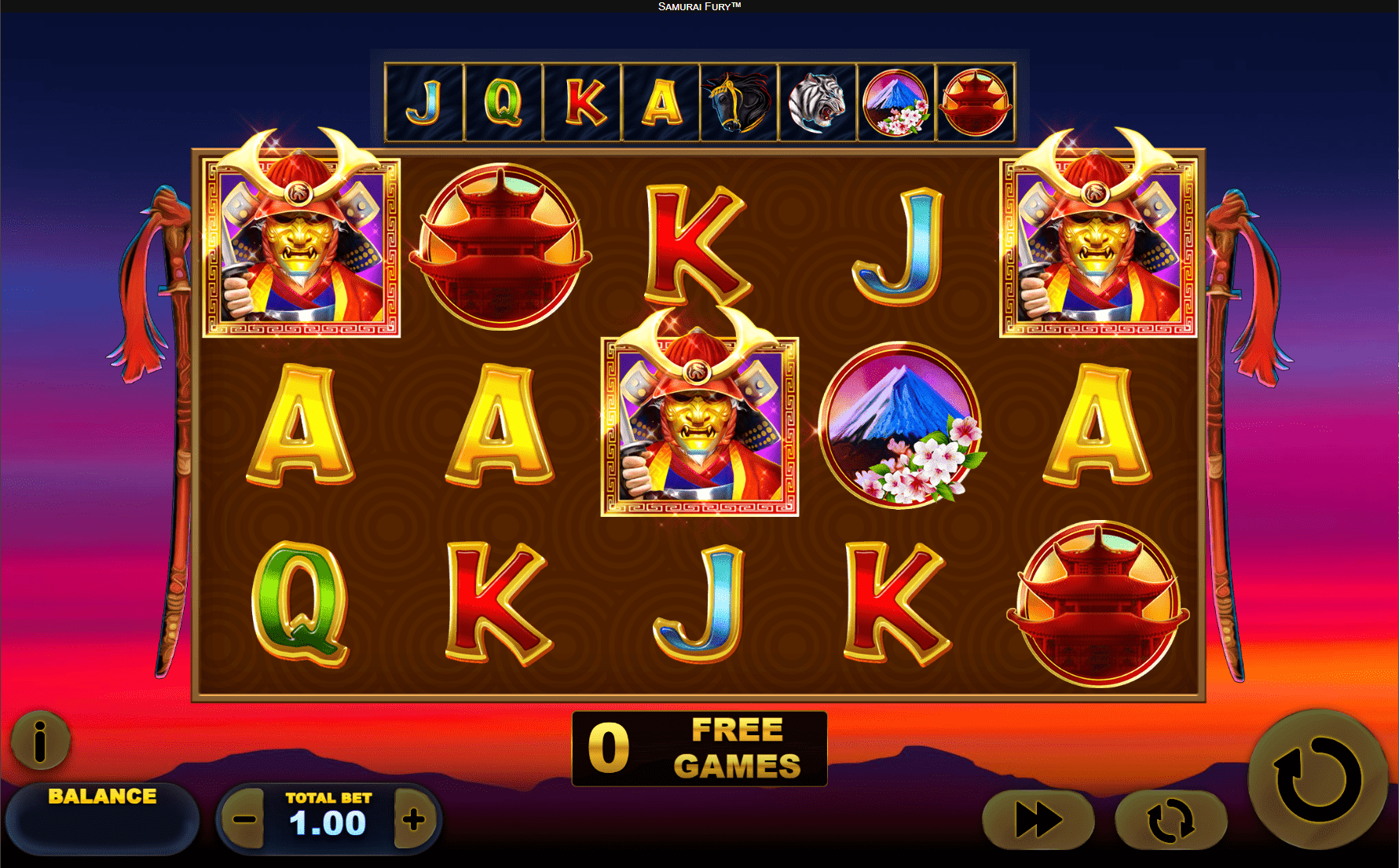1399x868 pixels.
Task: Activate the fast-forward turbo button
Action: tap(1038, 820)
